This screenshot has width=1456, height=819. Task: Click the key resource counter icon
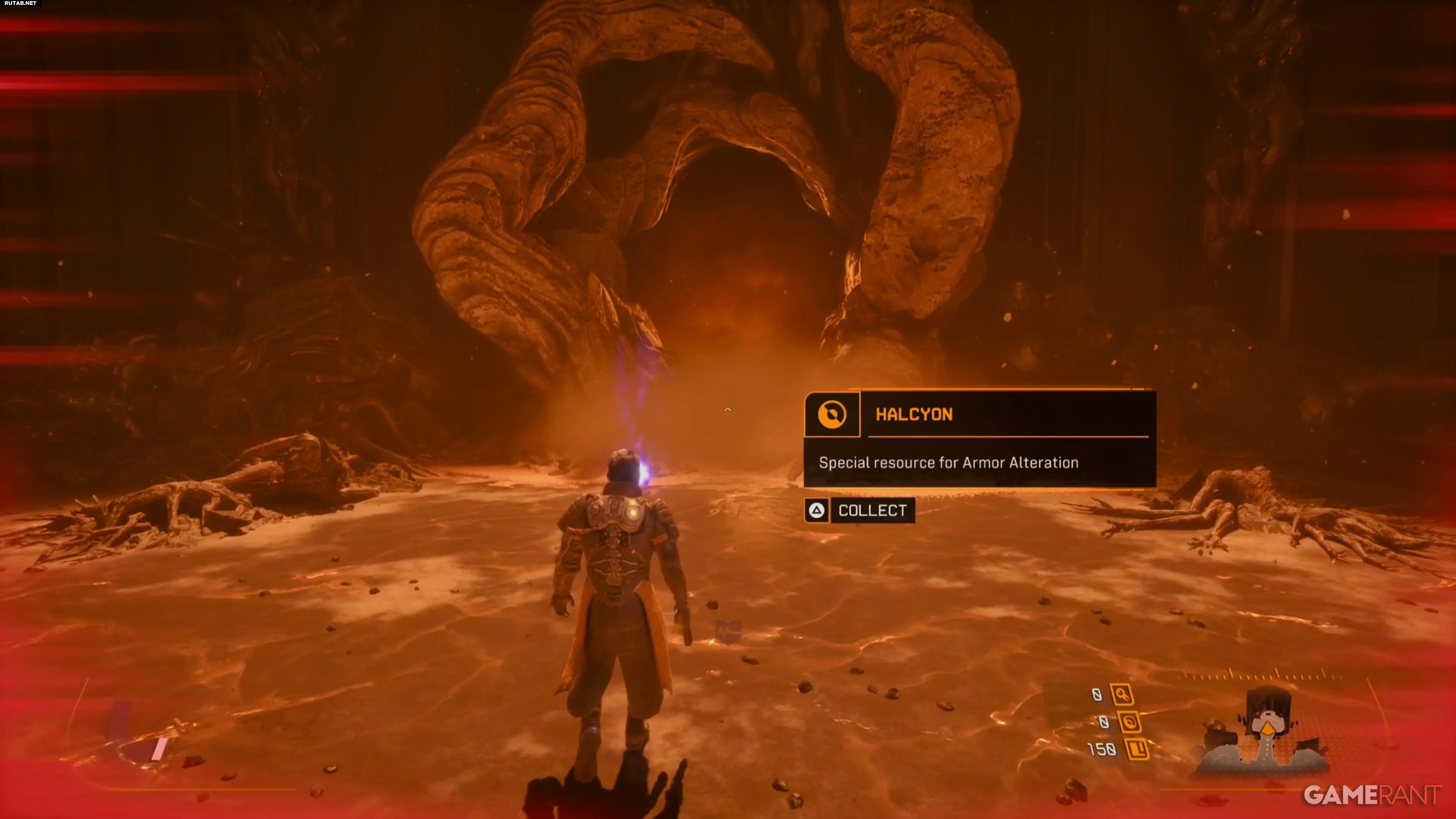(1122, 695)
